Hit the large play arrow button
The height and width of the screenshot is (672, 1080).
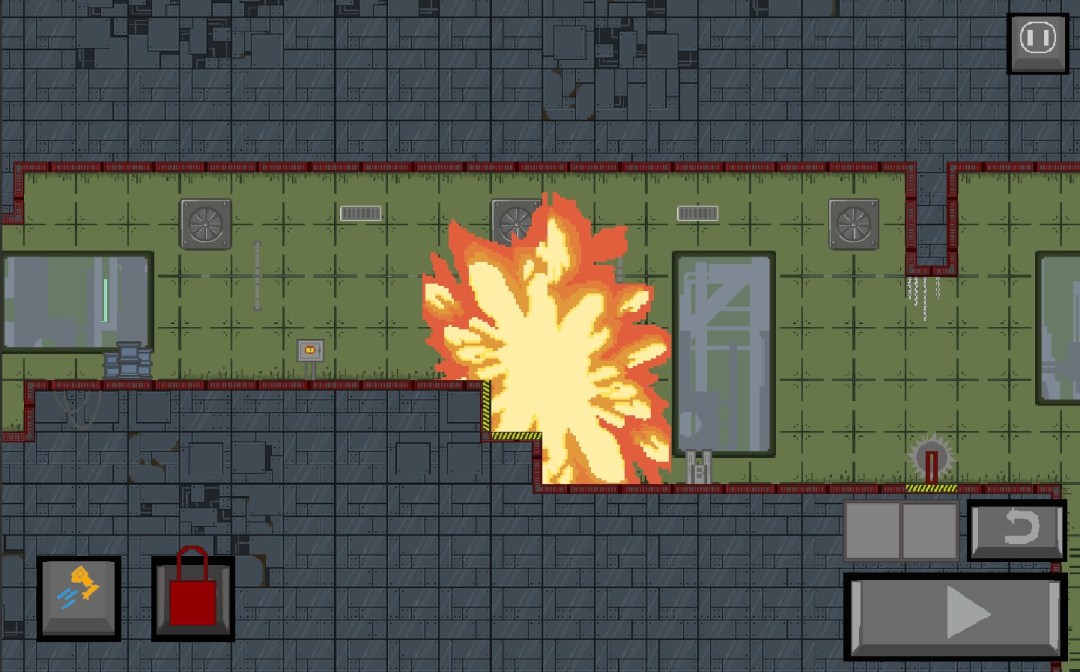pyautogui.click(x=955, y=613)
